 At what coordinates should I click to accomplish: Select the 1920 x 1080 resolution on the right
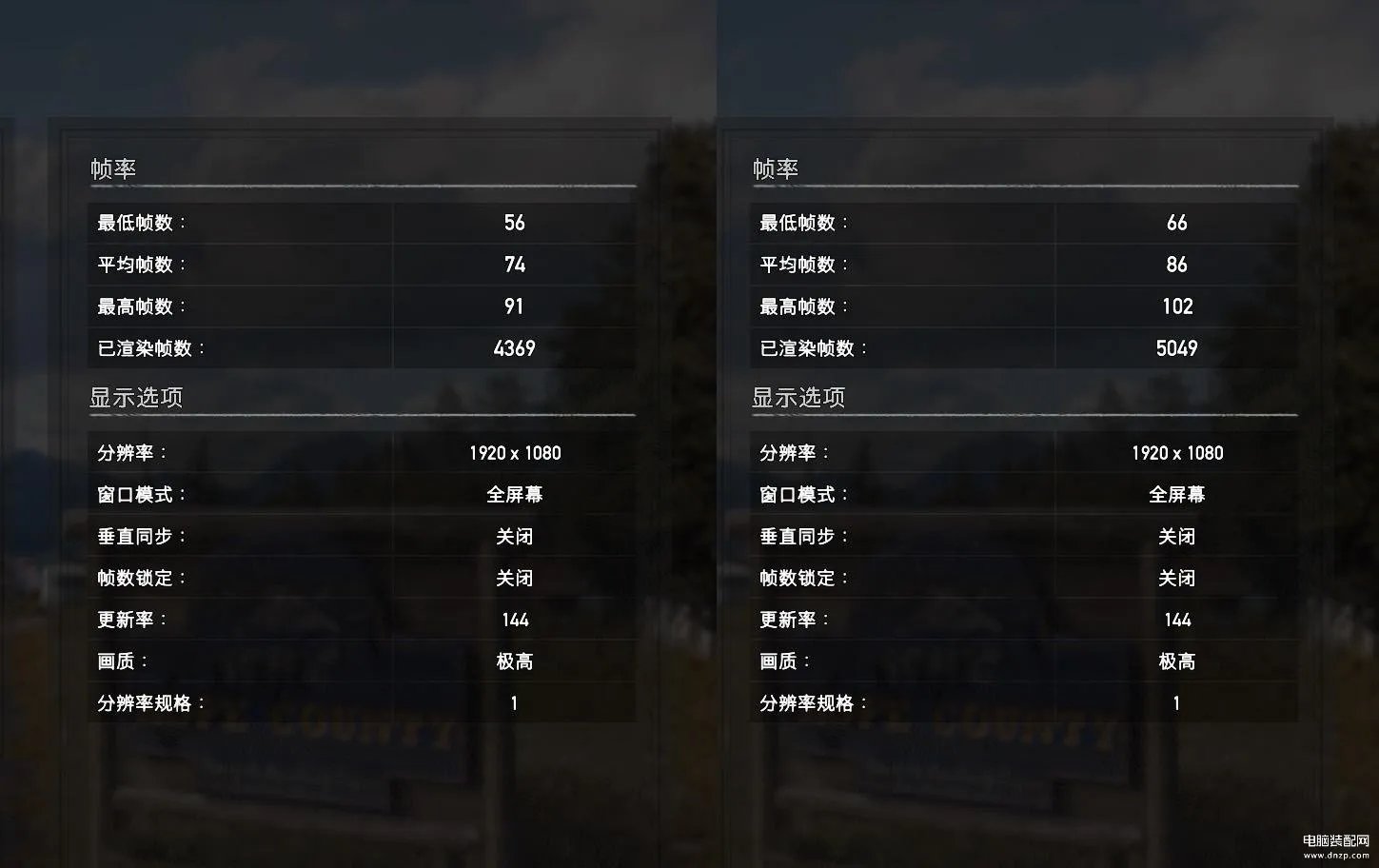point(1176,452)
